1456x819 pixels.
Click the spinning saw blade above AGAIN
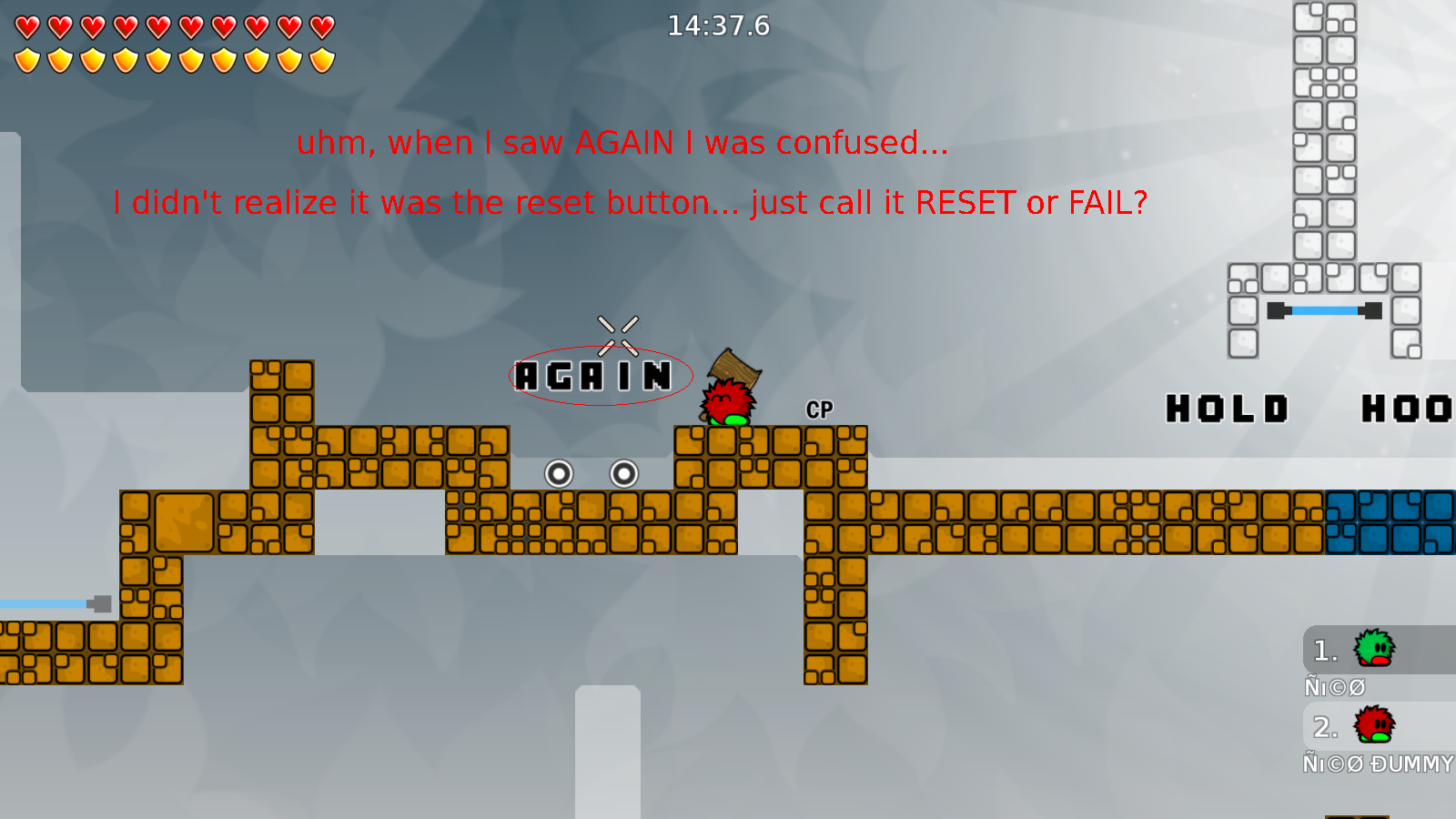point(617,334)
